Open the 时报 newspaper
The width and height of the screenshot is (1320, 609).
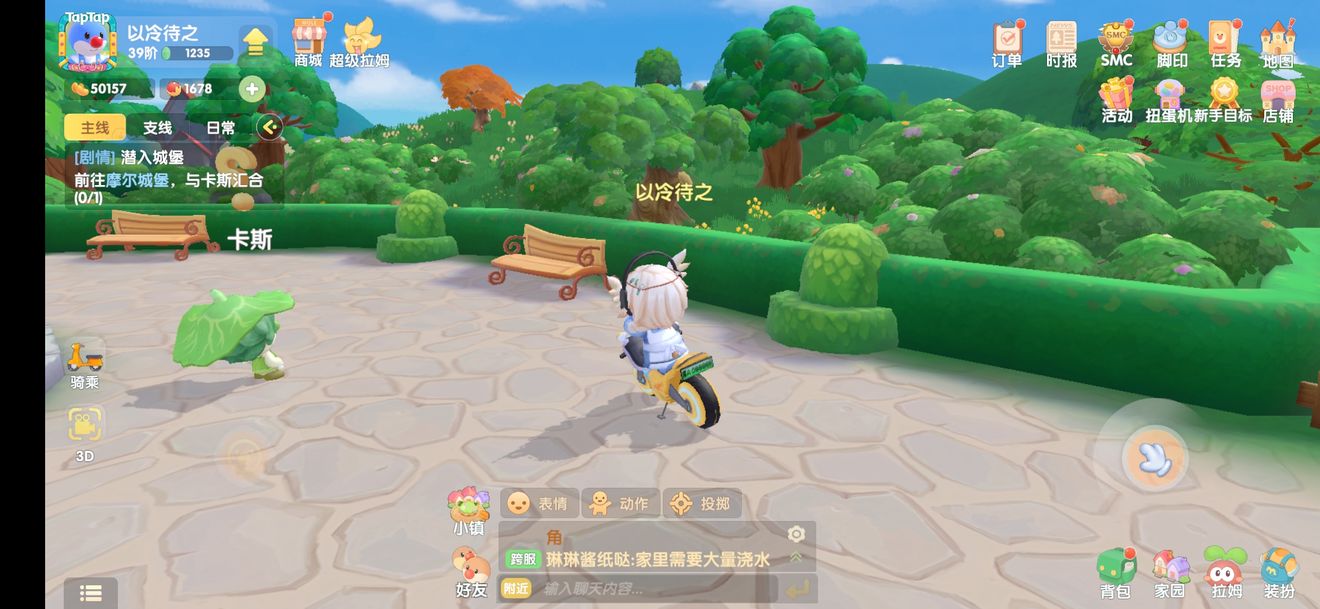pos(1061,43)
